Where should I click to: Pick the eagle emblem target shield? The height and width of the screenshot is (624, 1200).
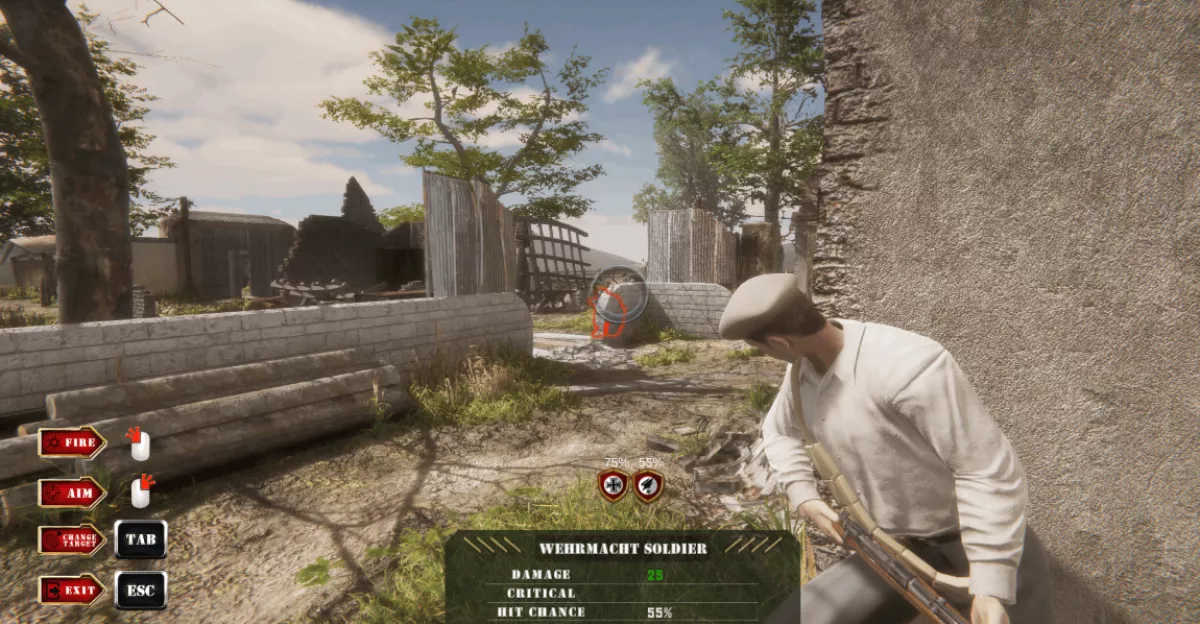point(648,486)
